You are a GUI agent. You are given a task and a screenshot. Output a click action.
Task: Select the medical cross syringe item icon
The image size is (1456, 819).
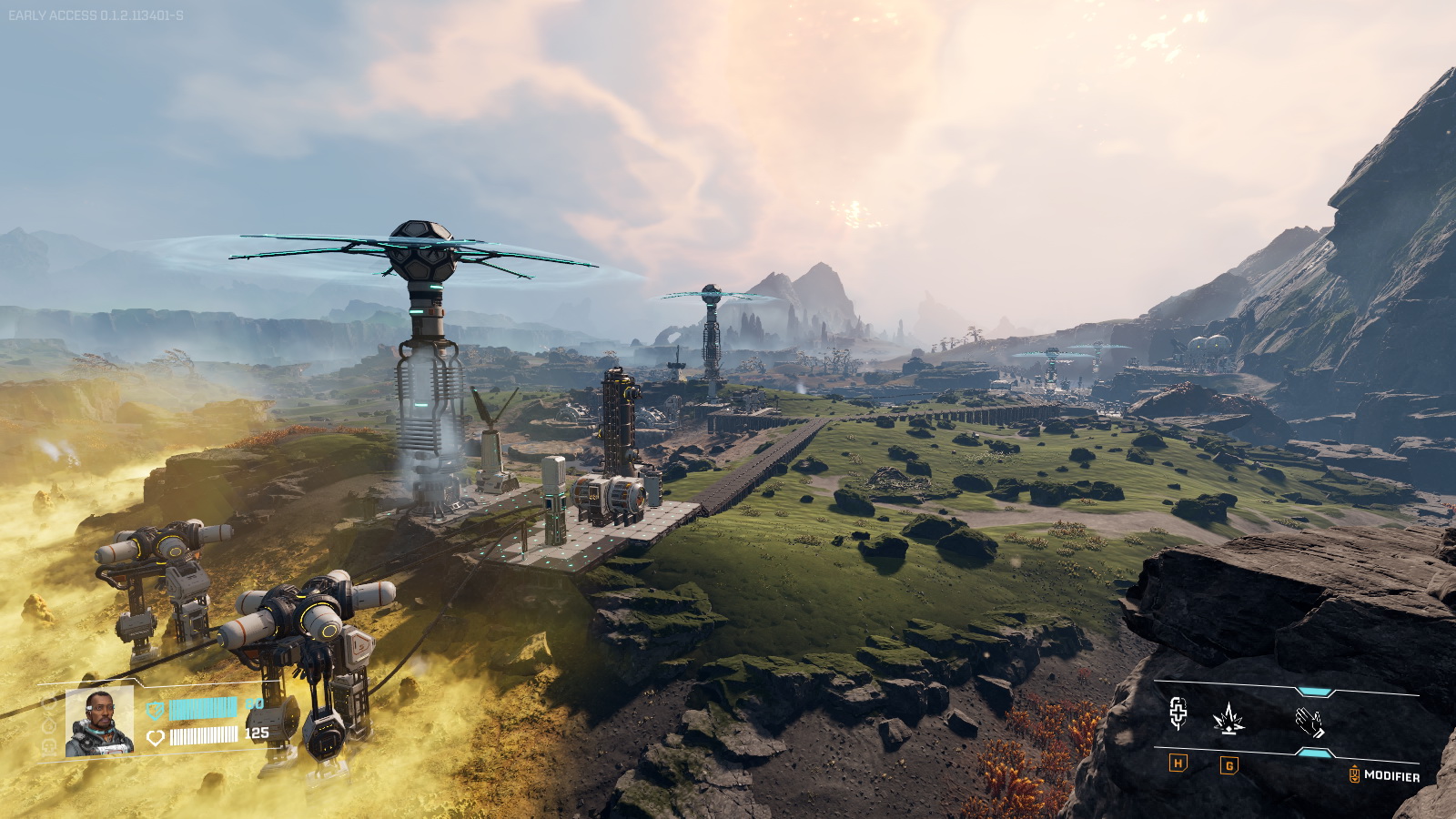click(1178, 714)
